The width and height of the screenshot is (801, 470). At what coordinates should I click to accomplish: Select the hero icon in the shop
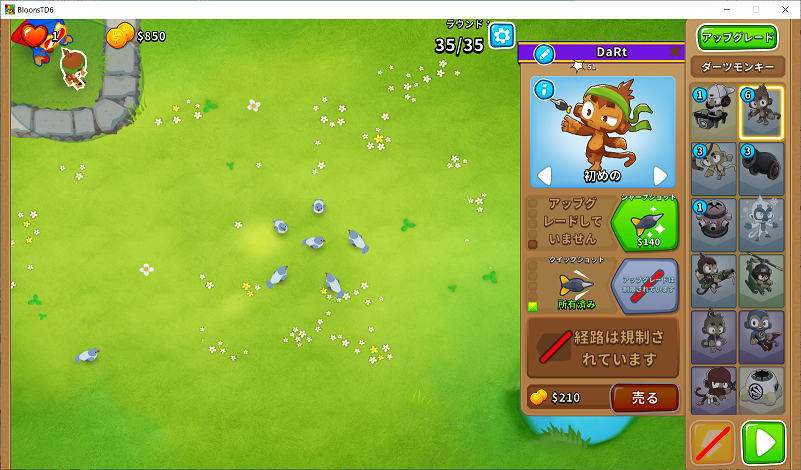point(714,112)
